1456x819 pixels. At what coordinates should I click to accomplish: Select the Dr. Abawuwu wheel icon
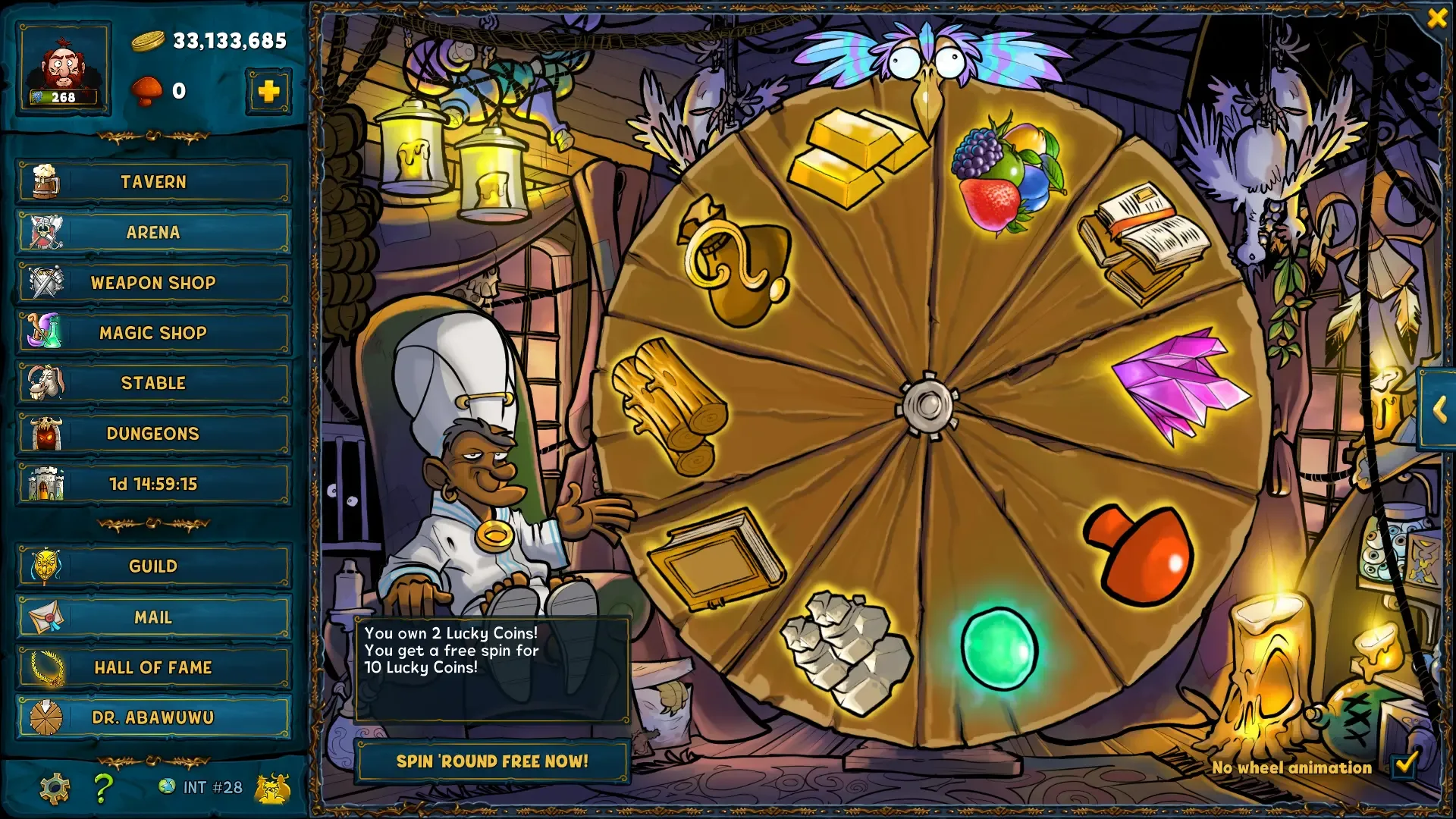point(47,716)
